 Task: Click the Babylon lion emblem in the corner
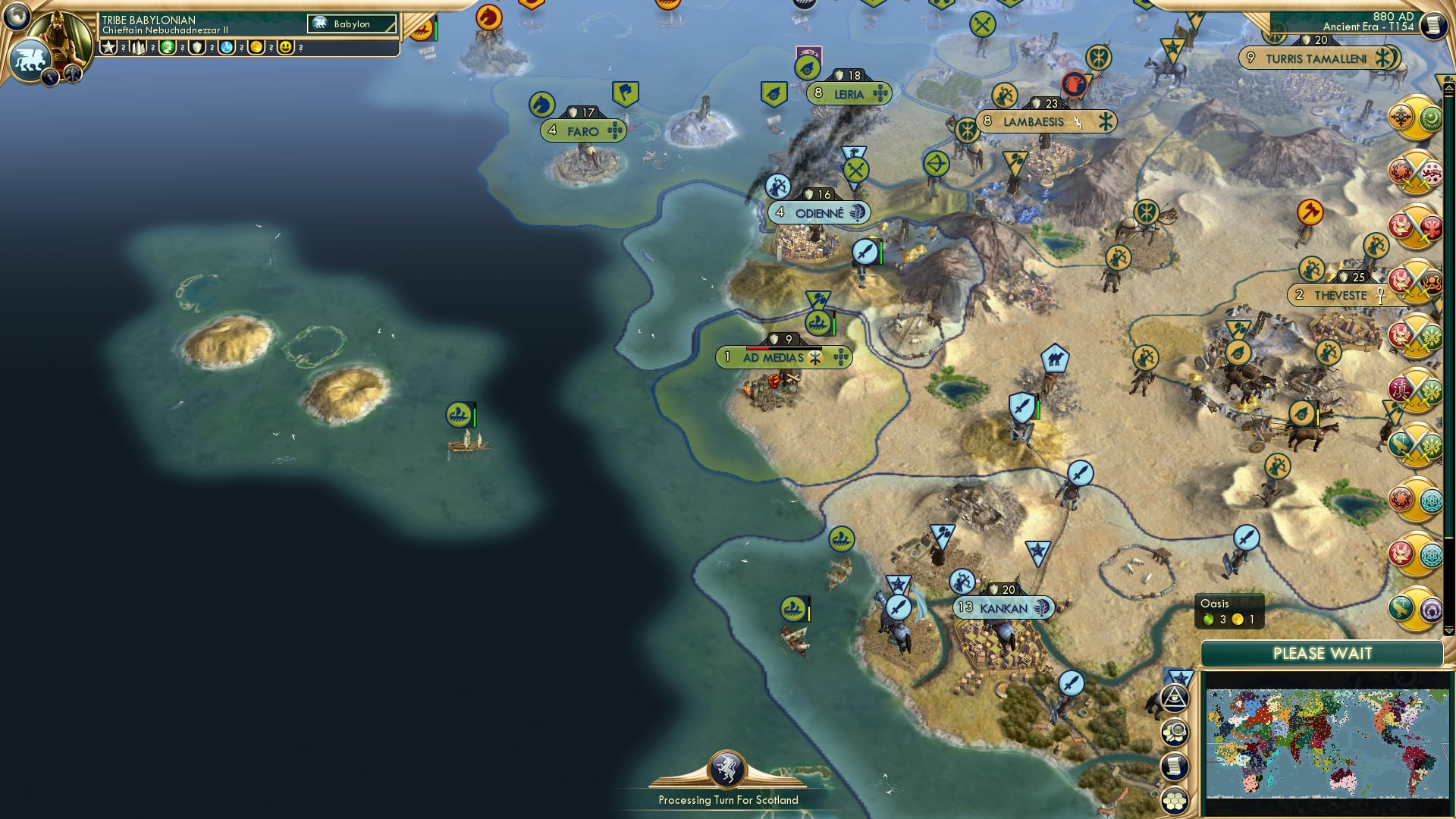pos(31,61)
